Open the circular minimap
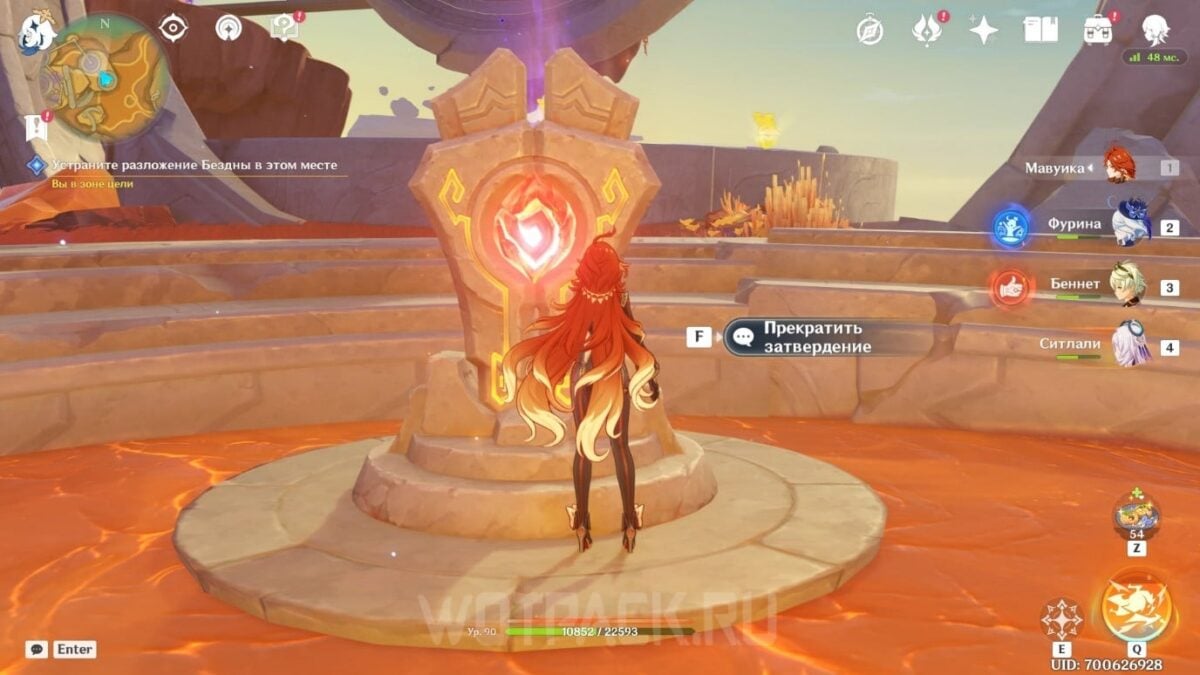Viewport: 1200px width, 675px height. (x=103, y=76)
